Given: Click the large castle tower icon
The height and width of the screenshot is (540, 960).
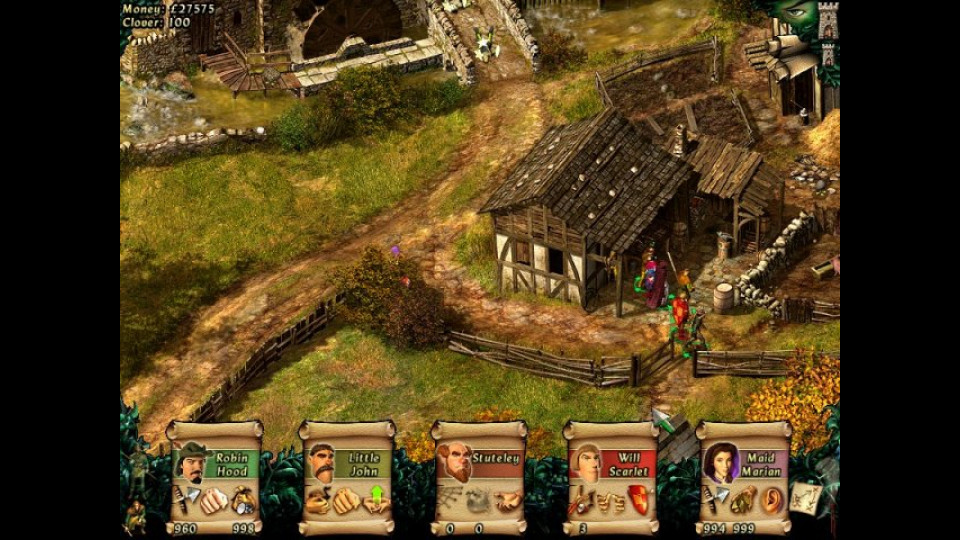Looking at the screenshot, I should (x=827, y=22).
